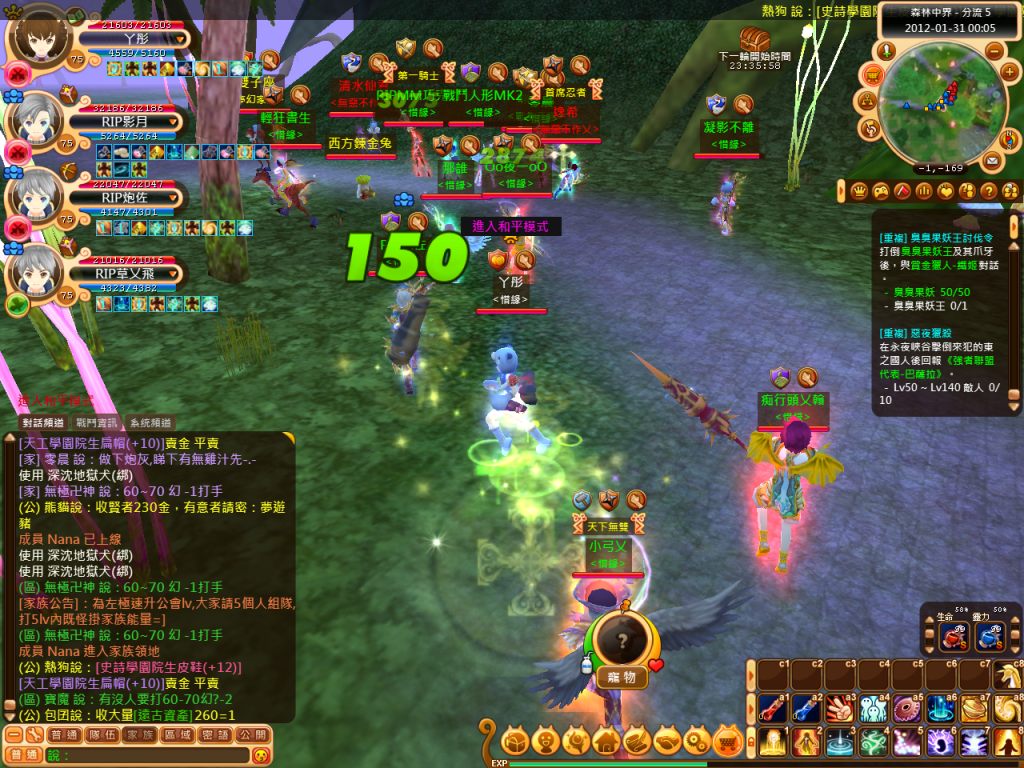Open the crown ranking icon under minimap

pyautogui.click(x=859, y=191)
